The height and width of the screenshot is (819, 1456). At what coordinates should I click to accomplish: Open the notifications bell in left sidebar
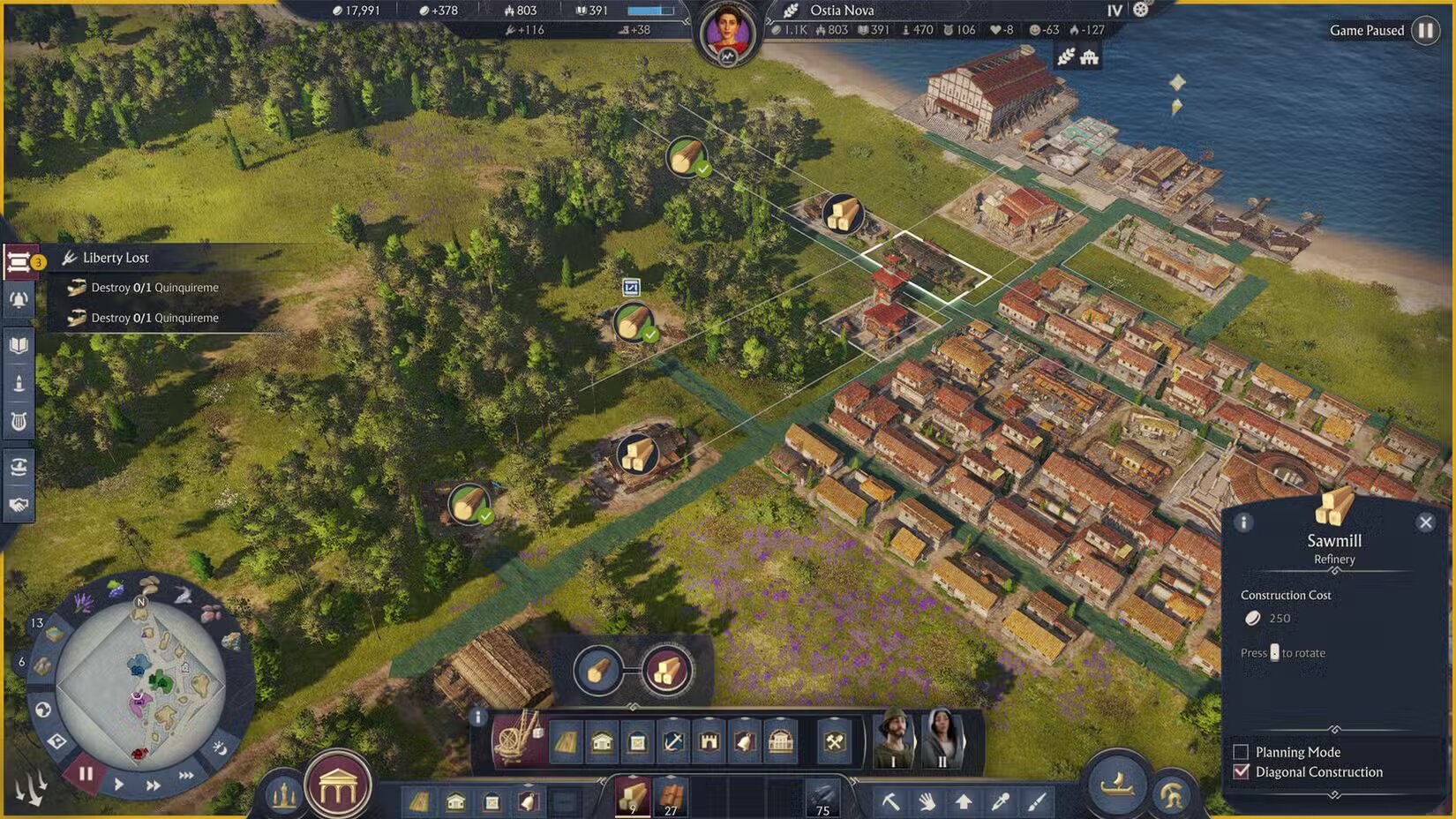18,300
